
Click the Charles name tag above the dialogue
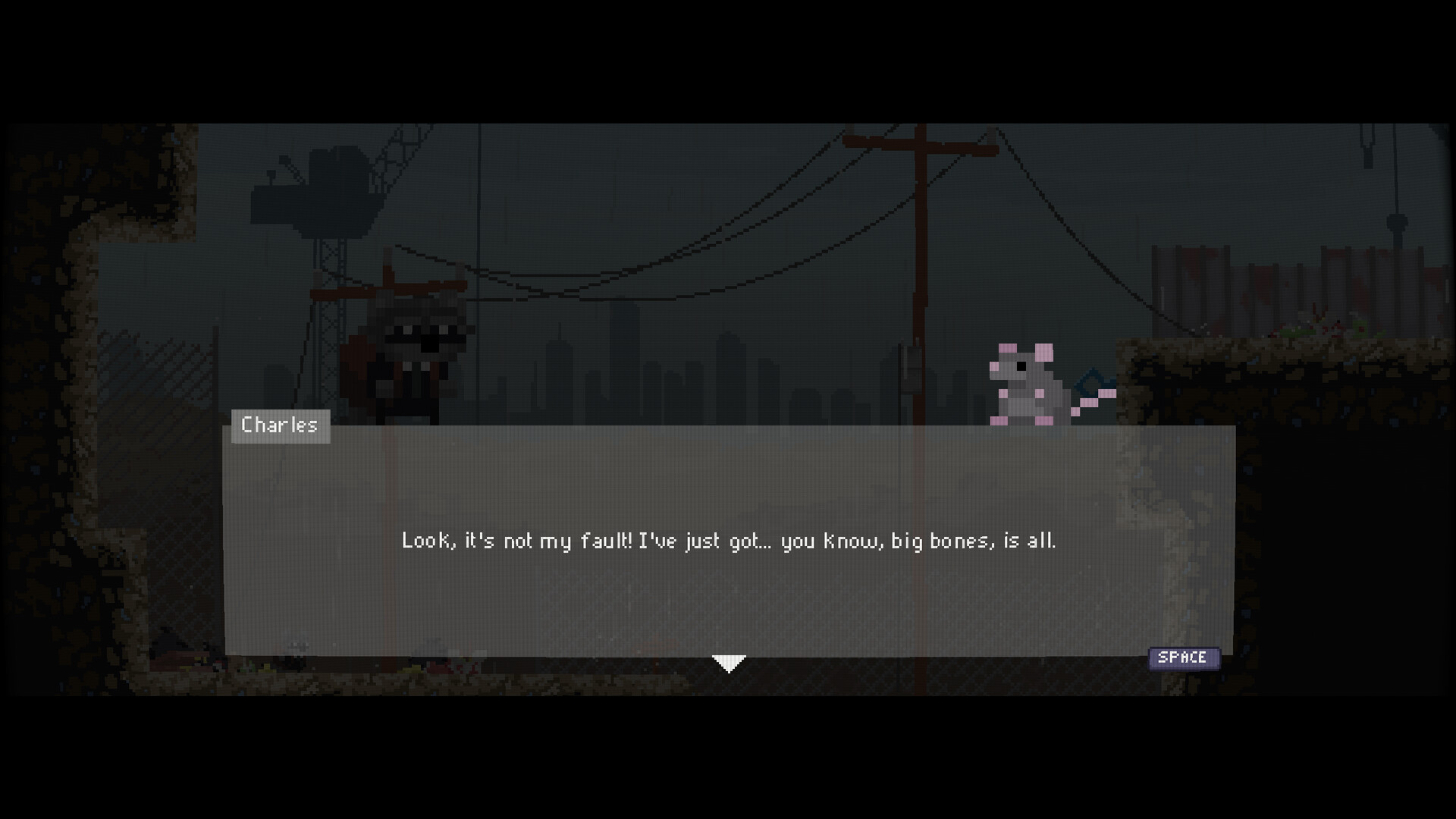[280, 425]
